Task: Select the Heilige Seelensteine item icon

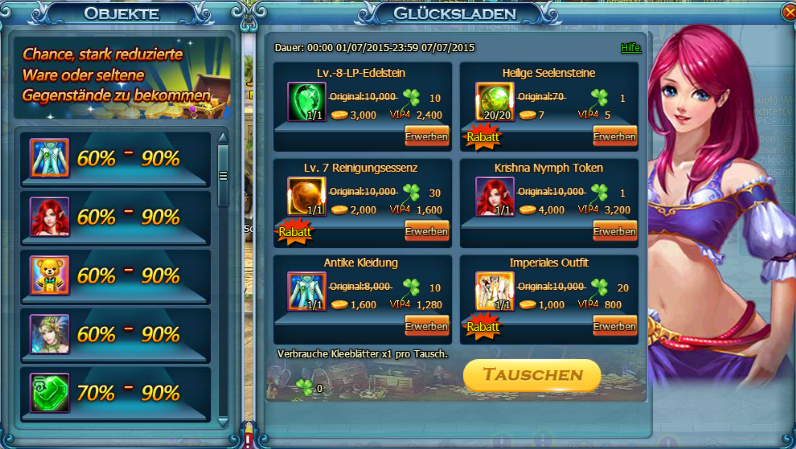Action: point(493,102)
